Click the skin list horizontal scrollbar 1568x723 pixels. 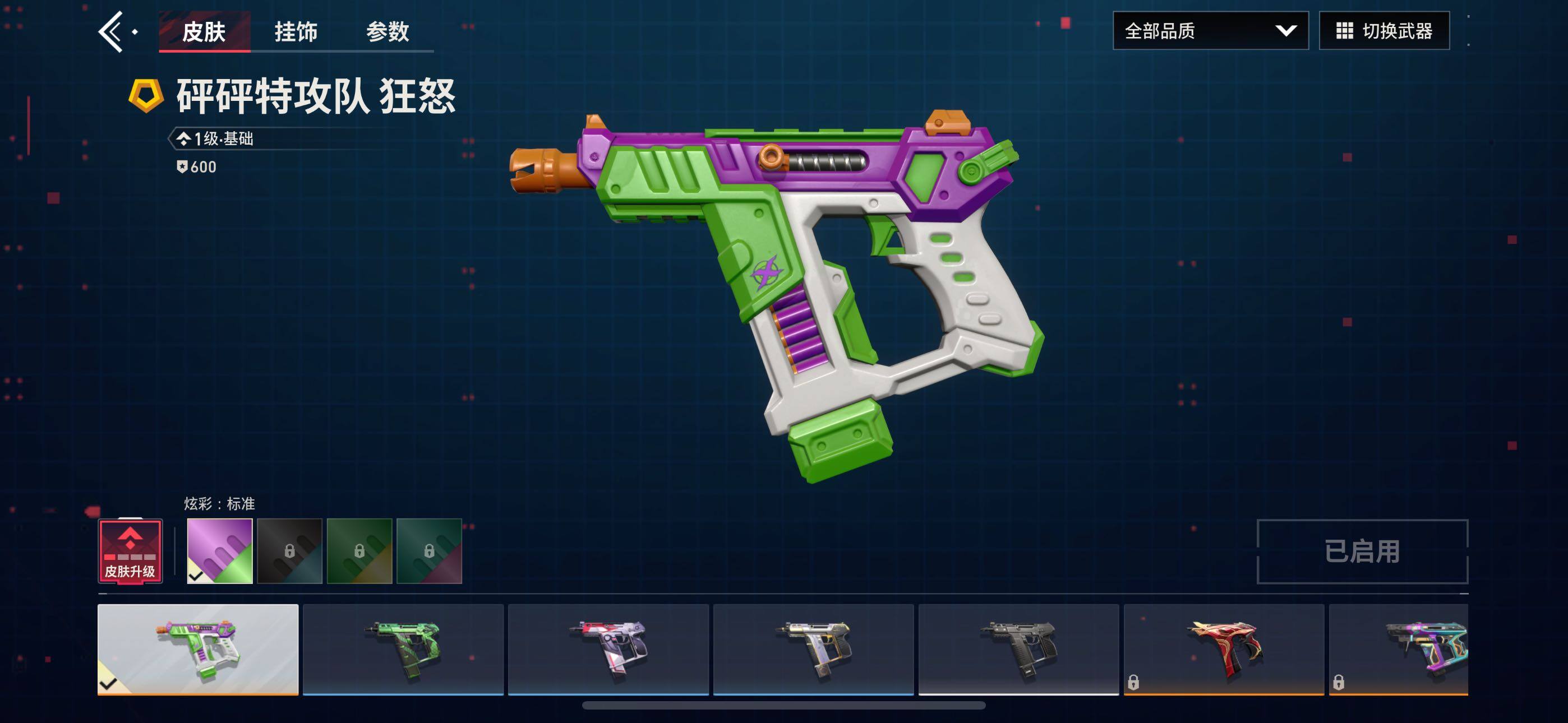[x=783, y=706]
